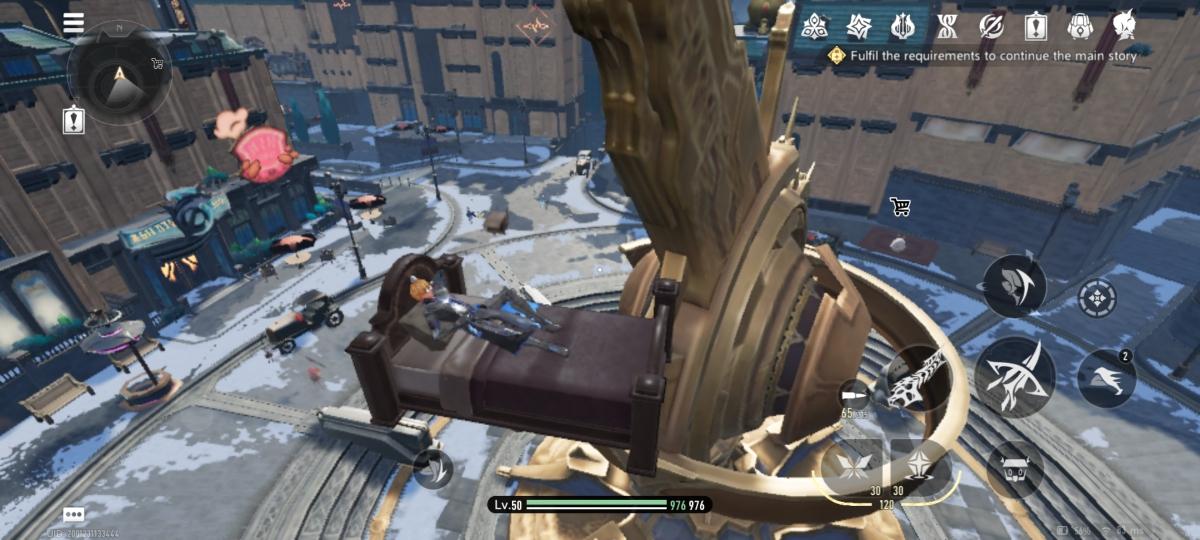Open the chat speech bubble
Image resolution: width=1200 pixels, height=540 pixels.
(x=73, y=514)
